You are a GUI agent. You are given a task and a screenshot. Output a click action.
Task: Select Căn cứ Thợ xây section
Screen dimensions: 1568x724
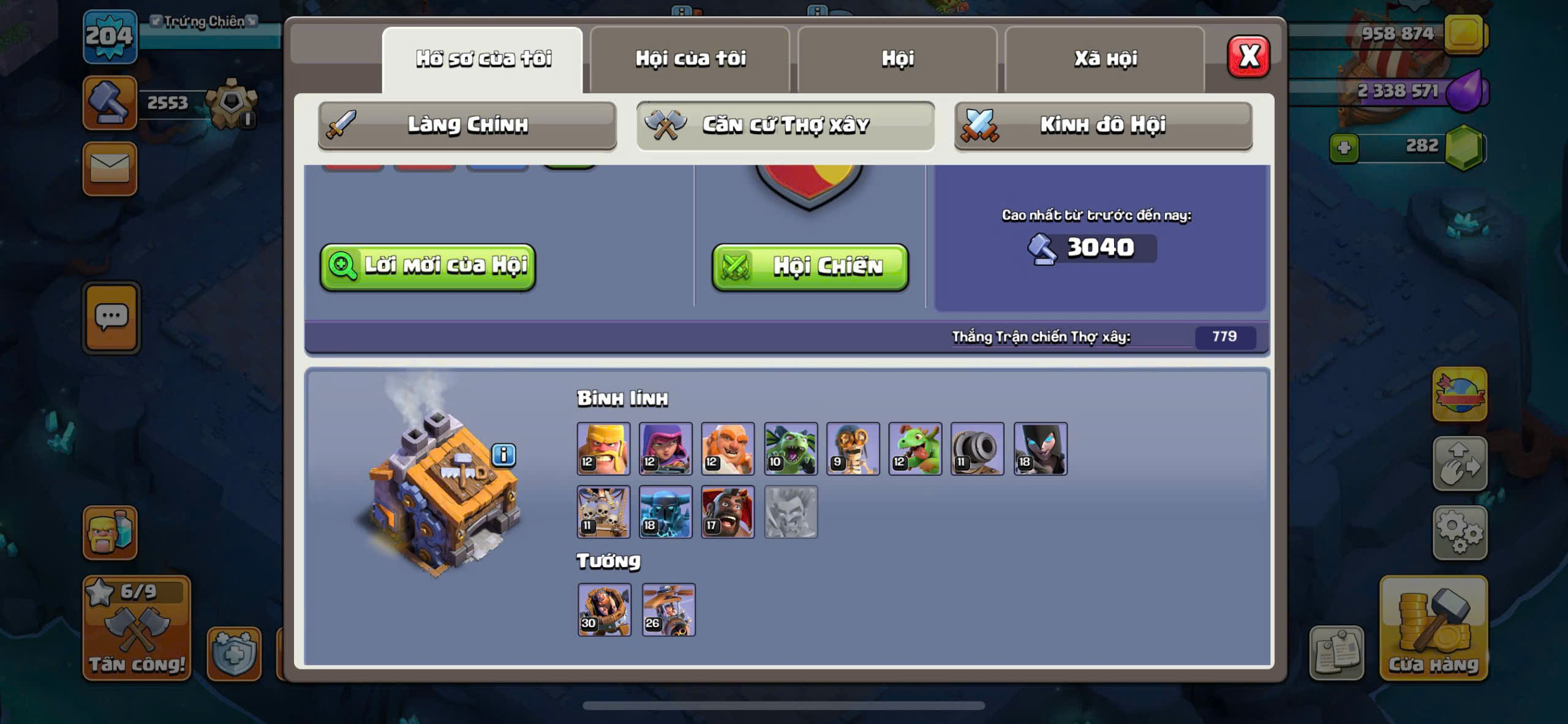tap(785, 125)
